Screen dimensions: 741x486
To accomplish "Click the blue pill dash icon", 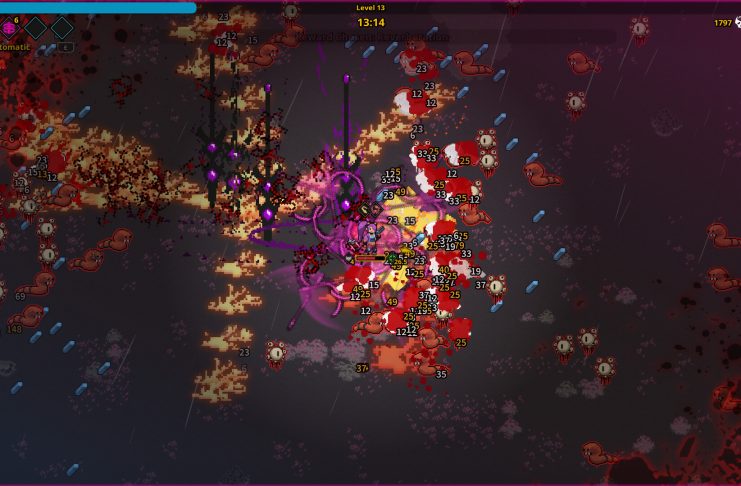I will (x=48, y=47).
